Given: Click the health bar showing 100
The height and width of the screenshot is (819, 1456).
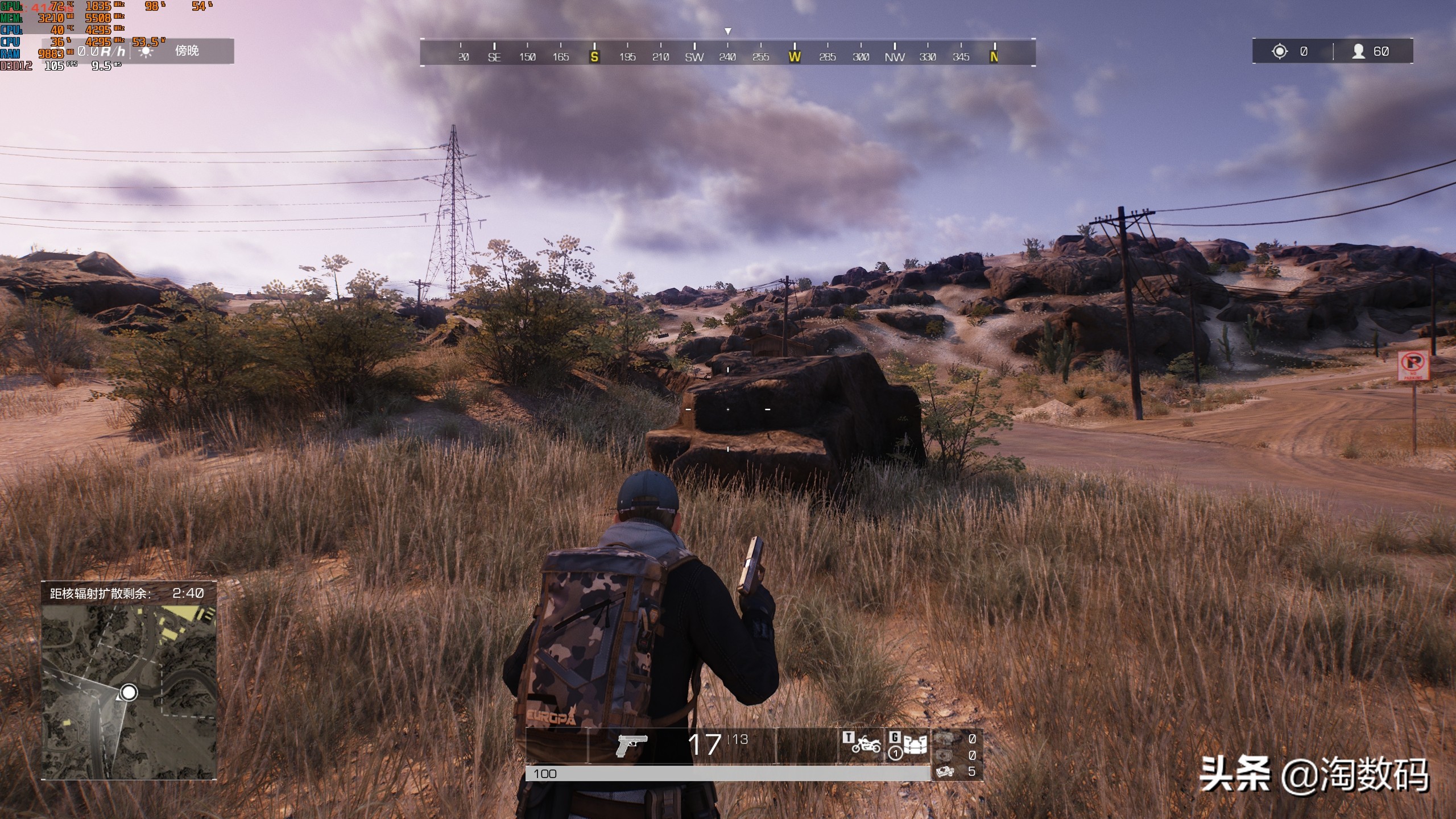Looking at the screenshot, I should pos(728,773).
